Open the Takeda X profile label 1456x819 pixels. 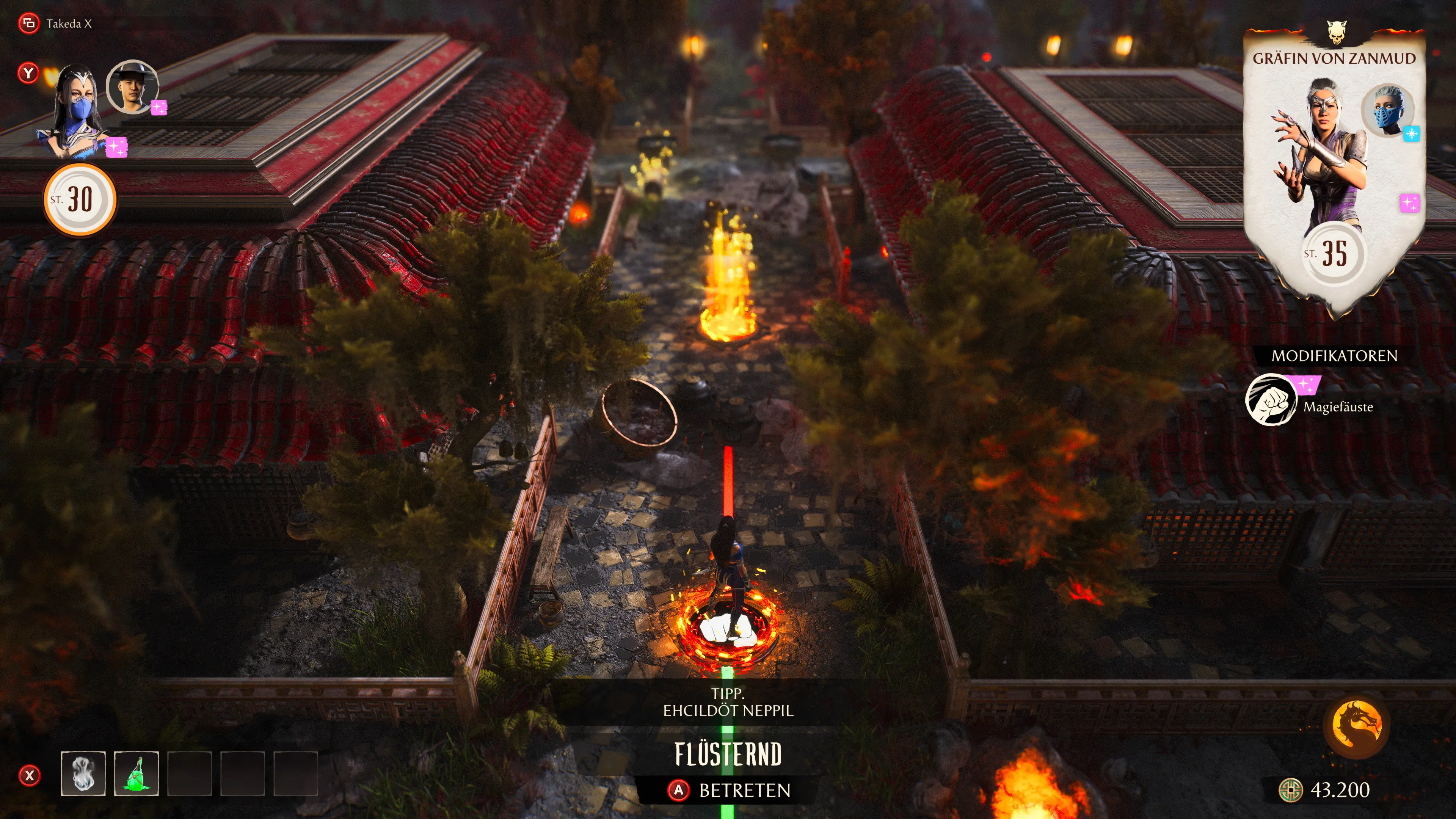pos(68,24)
